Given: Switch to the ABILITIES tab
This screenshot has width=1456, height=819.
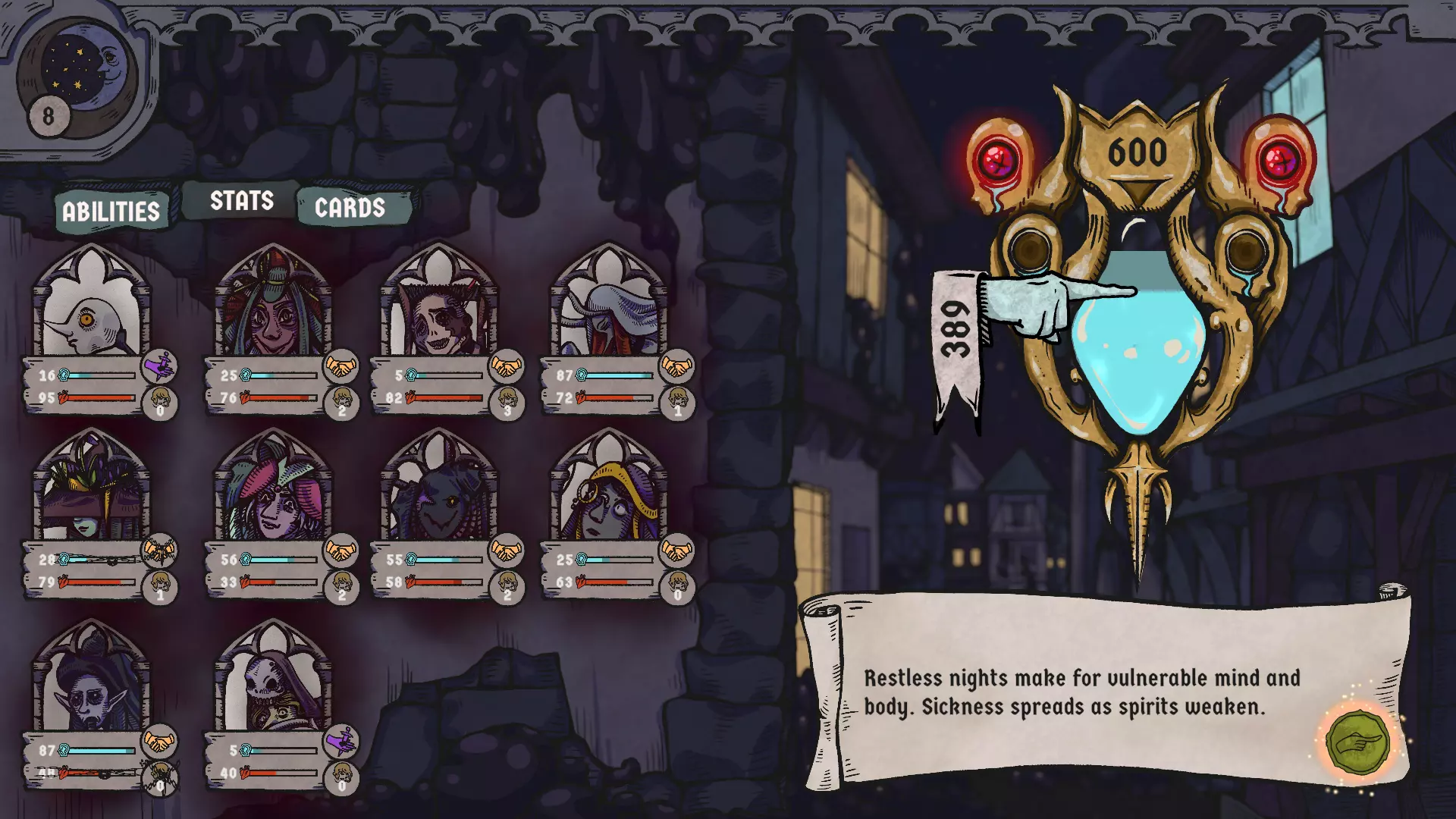Looking at the screenshot, I should tap(111, 211).
